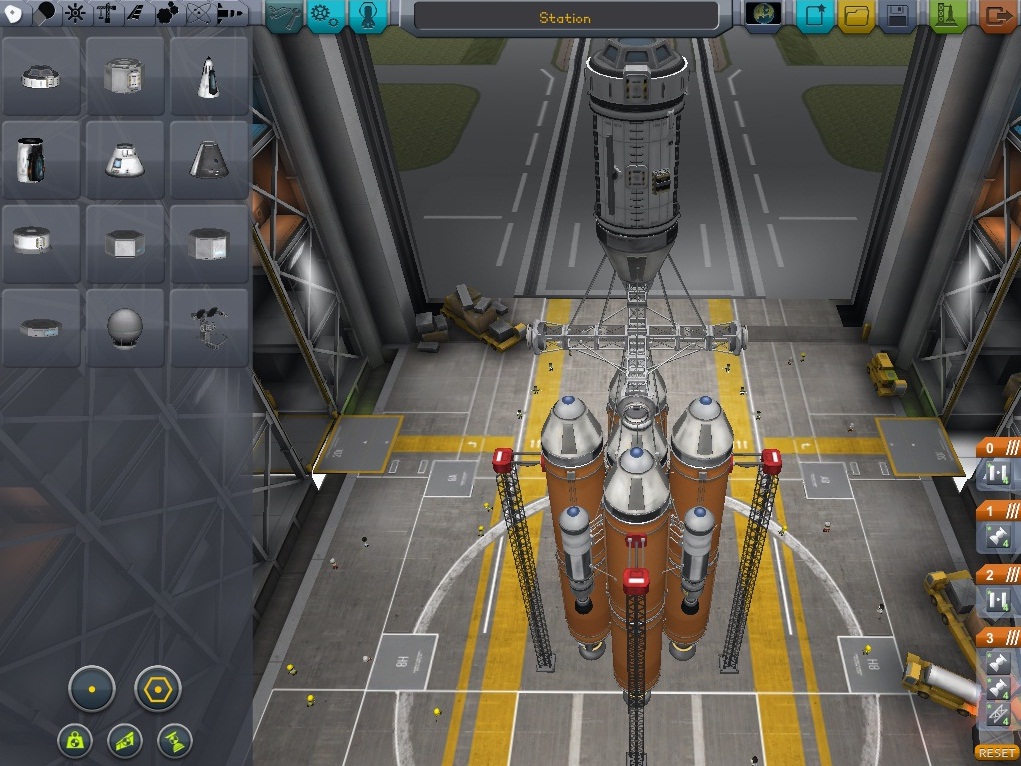Reset the staging sequence
Image resolution: width=1021 pixels, height=766 pixels.
[996, 753]
